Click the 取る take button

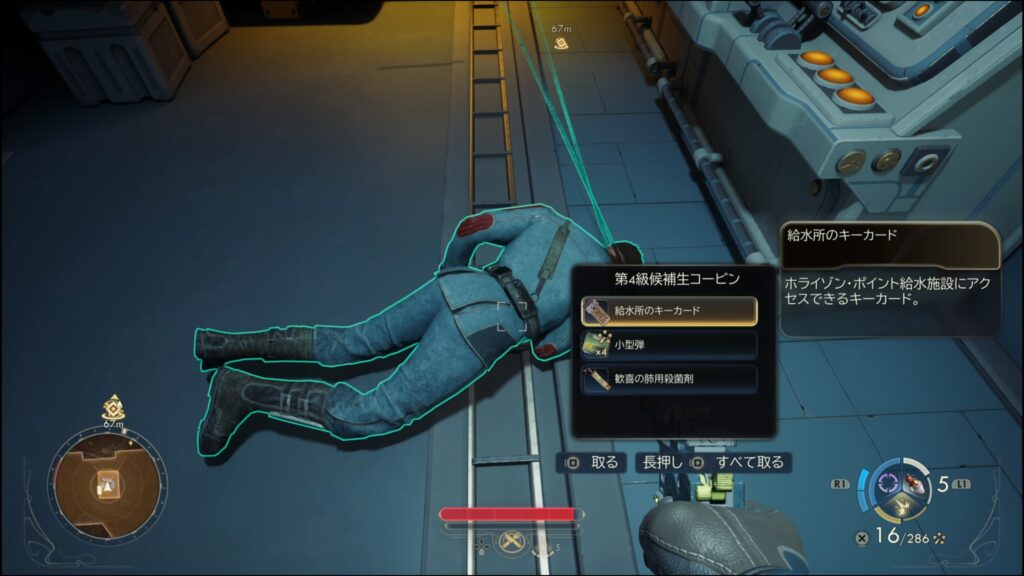coord(593,463)
